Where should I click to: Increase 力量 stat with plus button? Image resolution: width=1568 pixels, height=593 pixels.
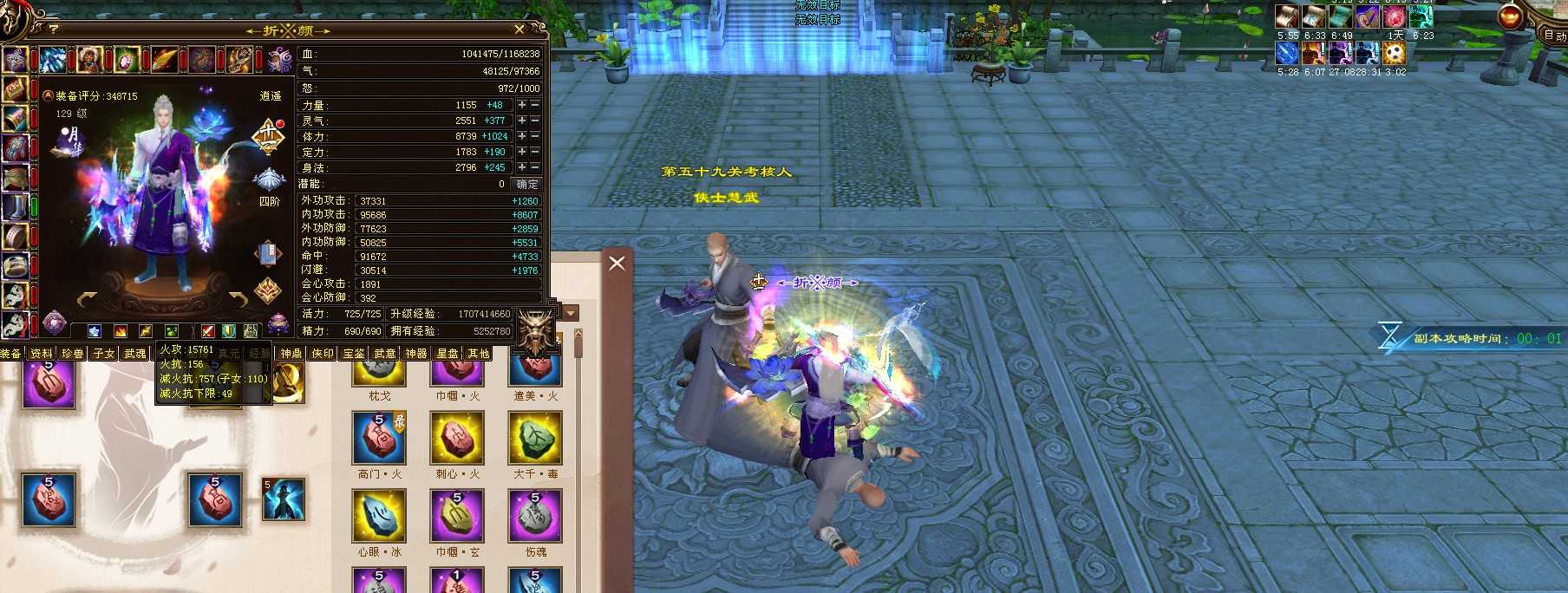(x=522, y=105)
